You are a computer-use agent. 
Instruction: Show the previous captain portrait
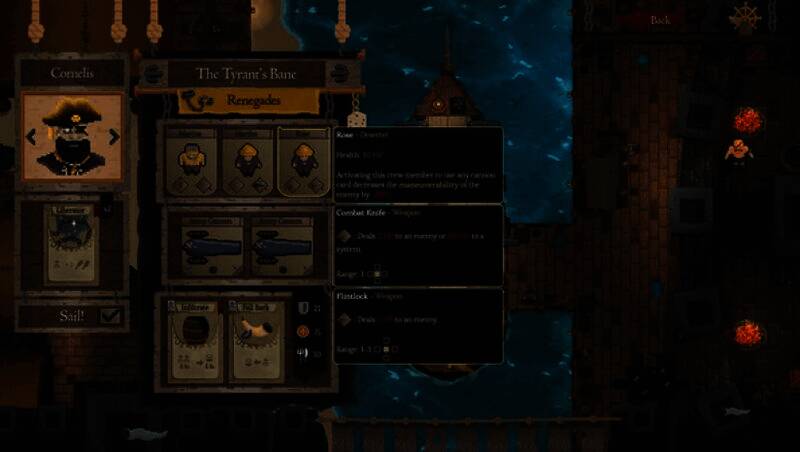click(x=30, y=137)
